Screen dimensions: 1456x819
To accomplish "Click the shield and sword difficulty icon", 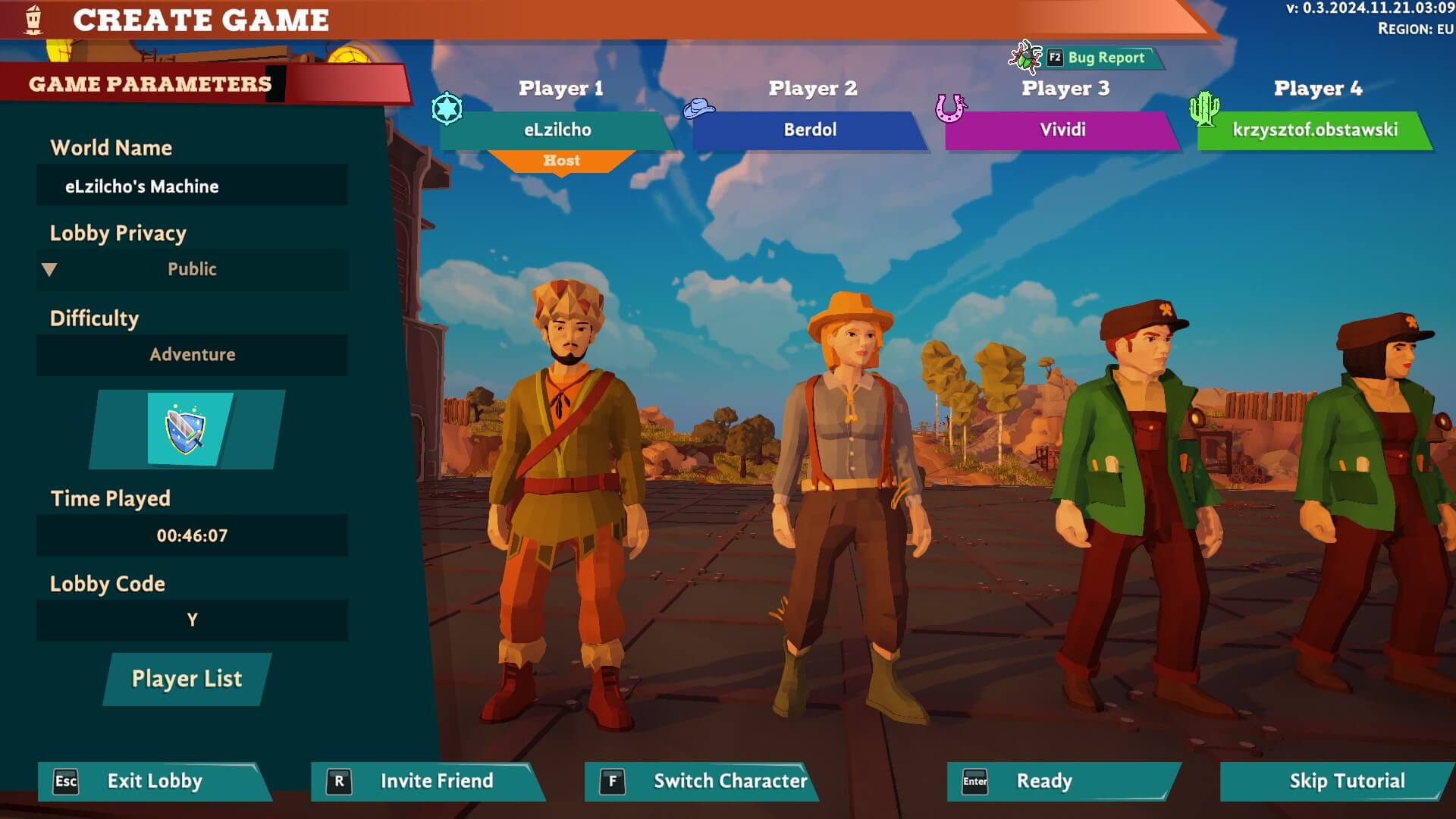I will (x=186, y=429).
